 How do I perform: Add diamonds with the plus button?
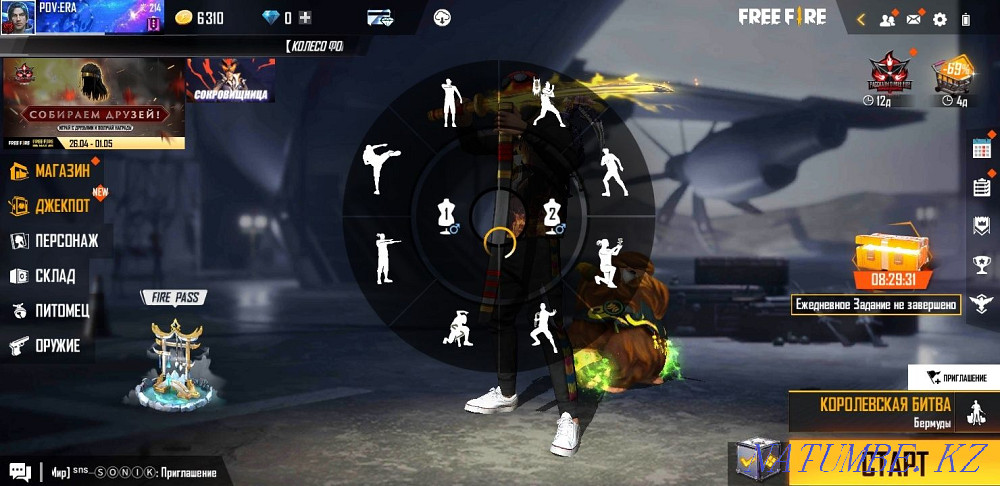pos(305,18)
